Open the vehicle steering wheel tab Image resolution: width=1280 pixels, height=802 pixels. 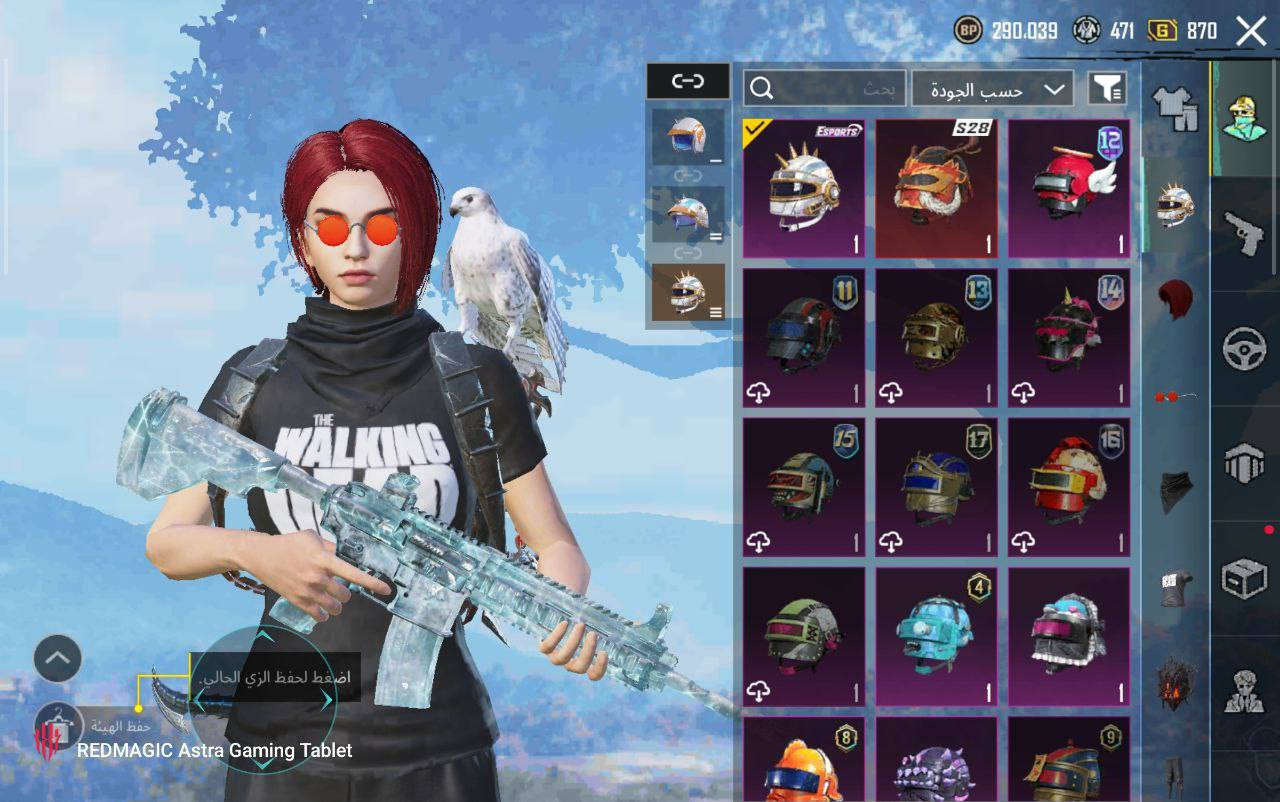[1244, 349]
